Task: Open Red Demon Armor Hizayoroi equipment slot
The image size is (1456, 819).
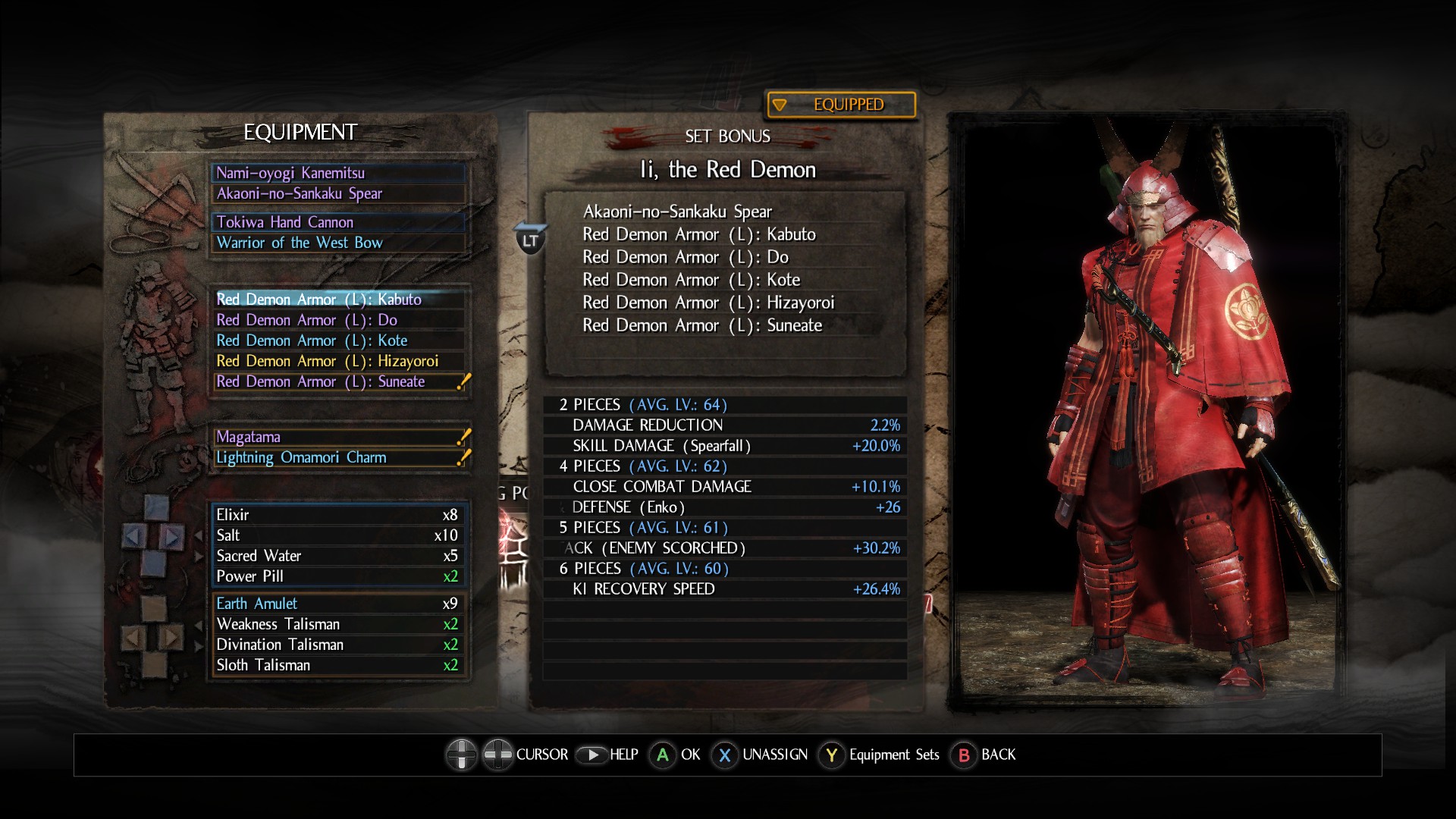Action: (338, 361)
